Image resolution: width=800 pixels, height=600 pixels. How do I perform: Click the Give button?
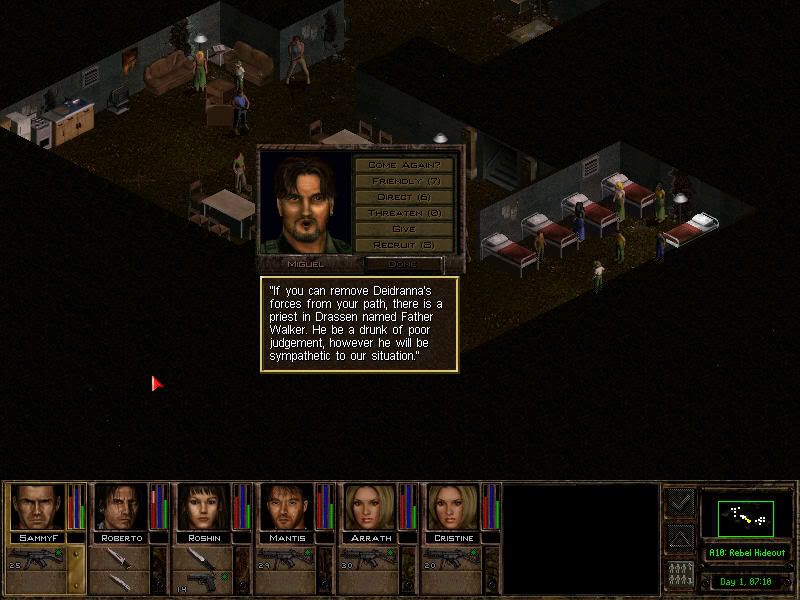click(x=404, y=229)
